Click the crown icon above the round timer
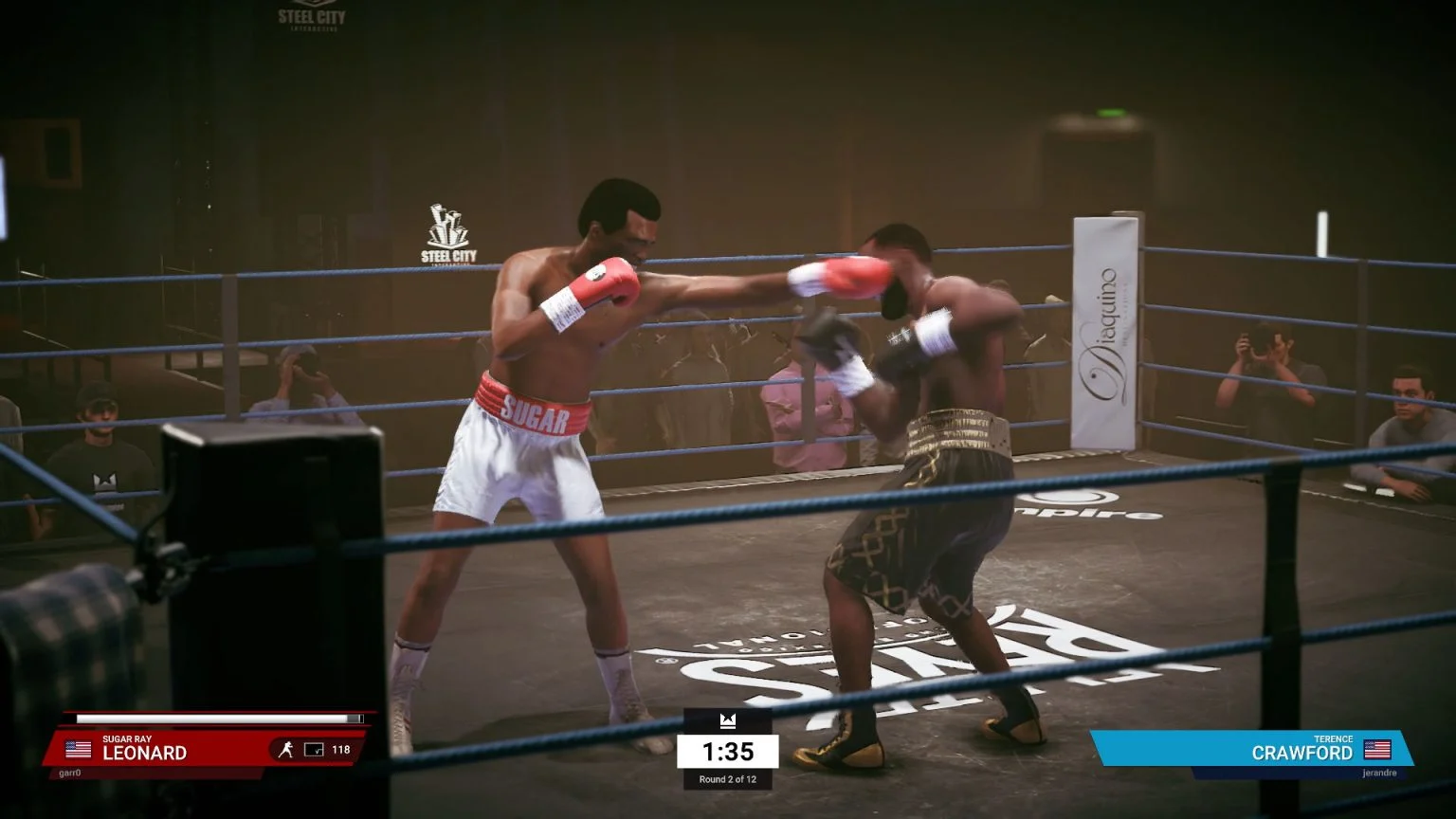Viewport: 1456px width, 819px height. pyautogui.click(x=728, y=720)
